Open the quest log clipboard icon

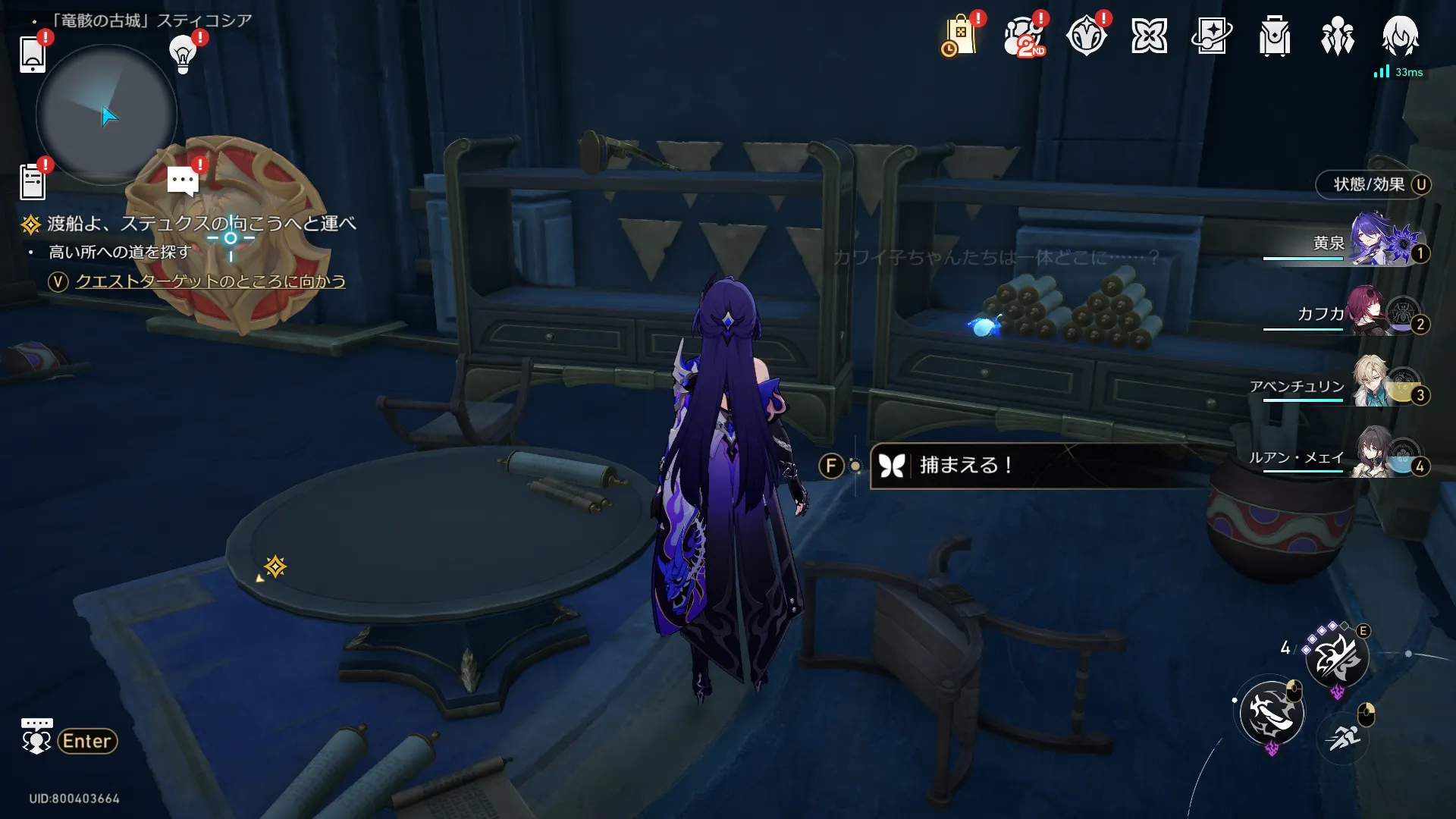click(33, 182)
